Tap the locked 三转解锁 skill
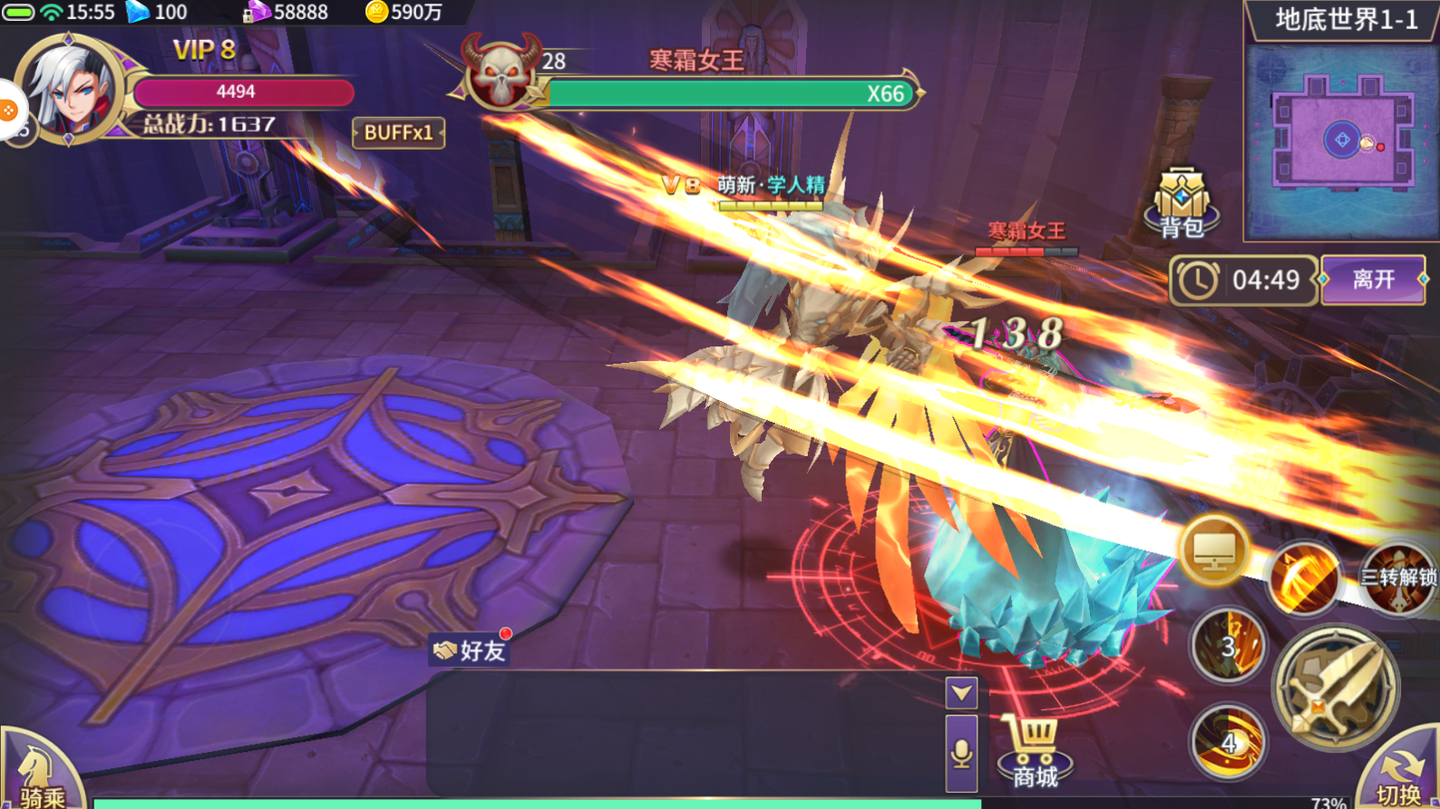The width and height of the screenshot is (1440, 809). pos(1398,575)
